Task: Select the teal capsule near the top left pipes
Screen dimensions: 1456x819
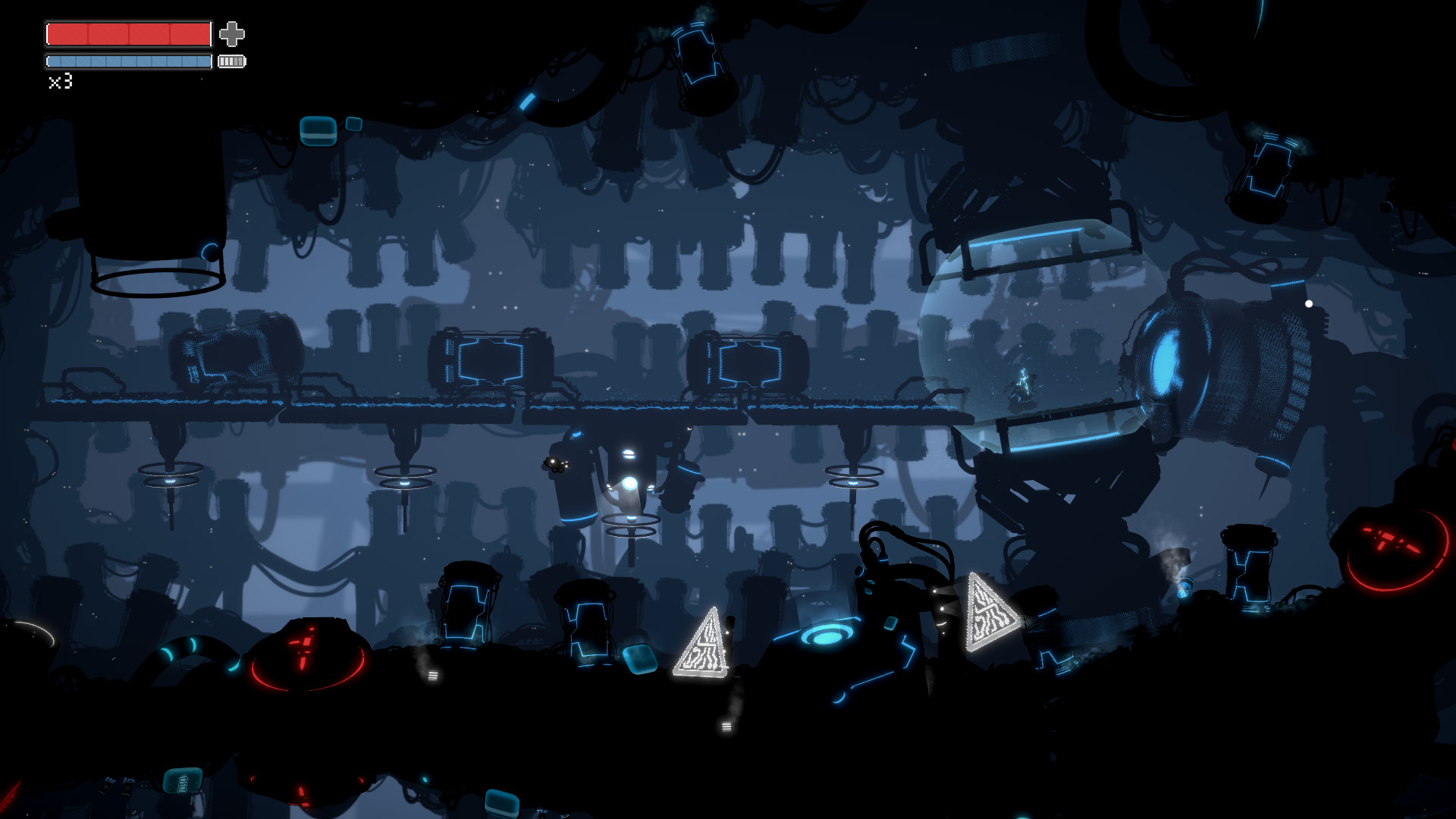Action: [319, 130]
